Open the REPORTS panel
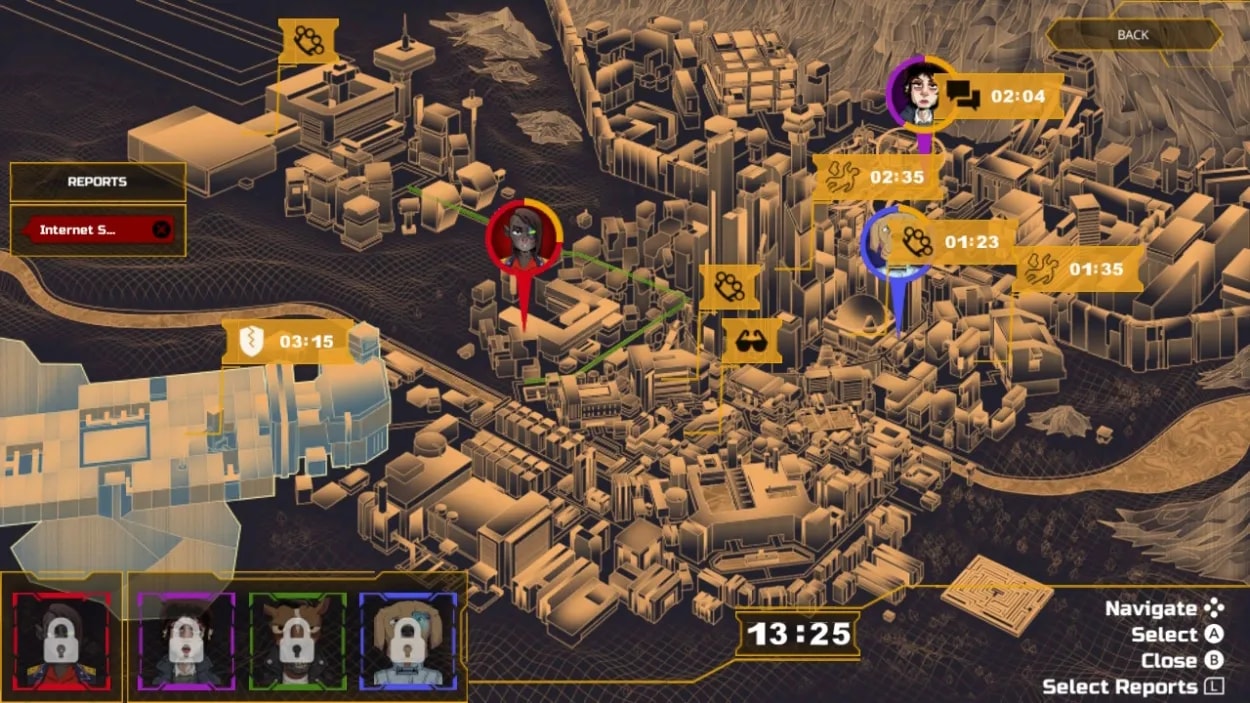This screenshot has height=703, width=1250. pos(97,182)
